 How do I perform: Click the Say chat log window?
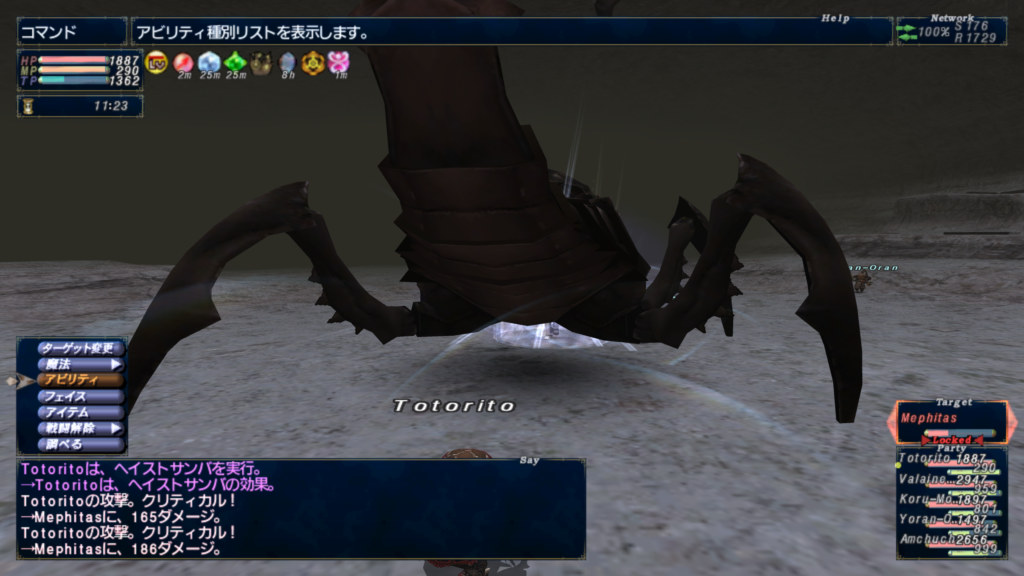point(300,508)
